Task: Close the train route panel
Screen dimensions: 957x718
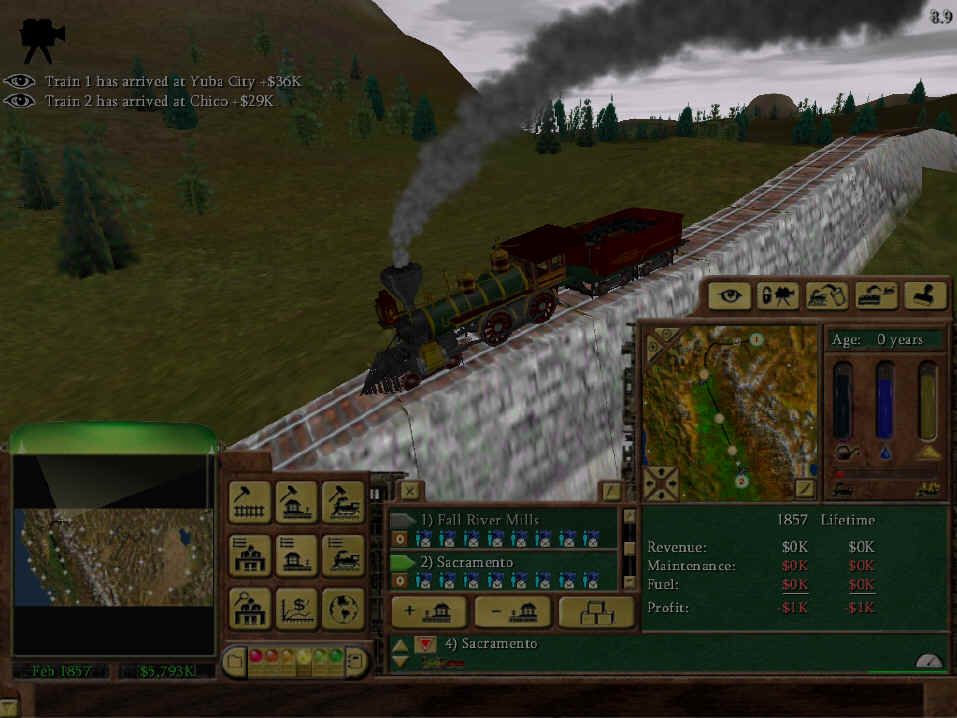Action: pos(410,490)
